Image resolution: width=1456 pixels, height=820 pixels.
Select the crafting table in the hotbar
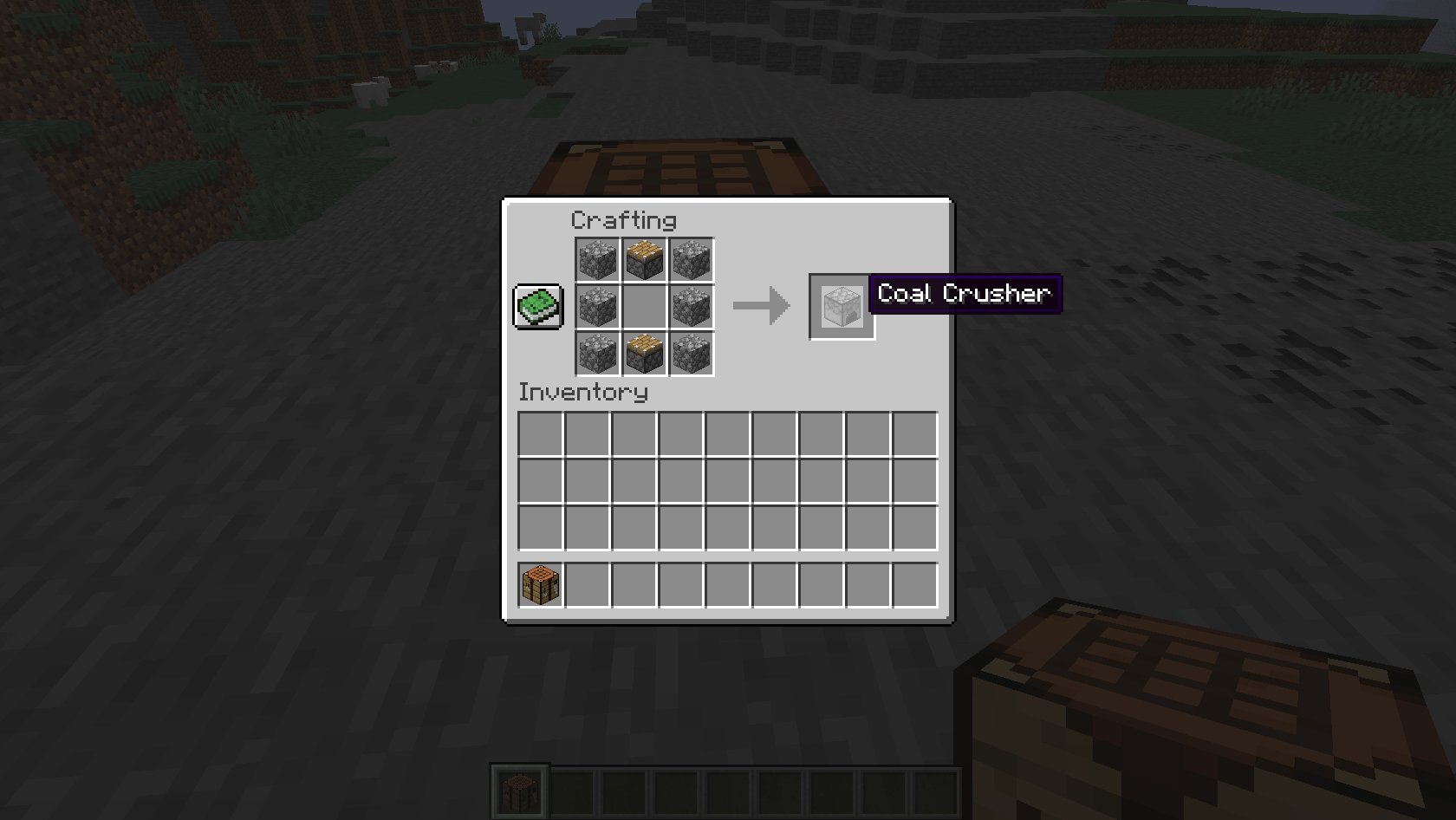[517, 788]
